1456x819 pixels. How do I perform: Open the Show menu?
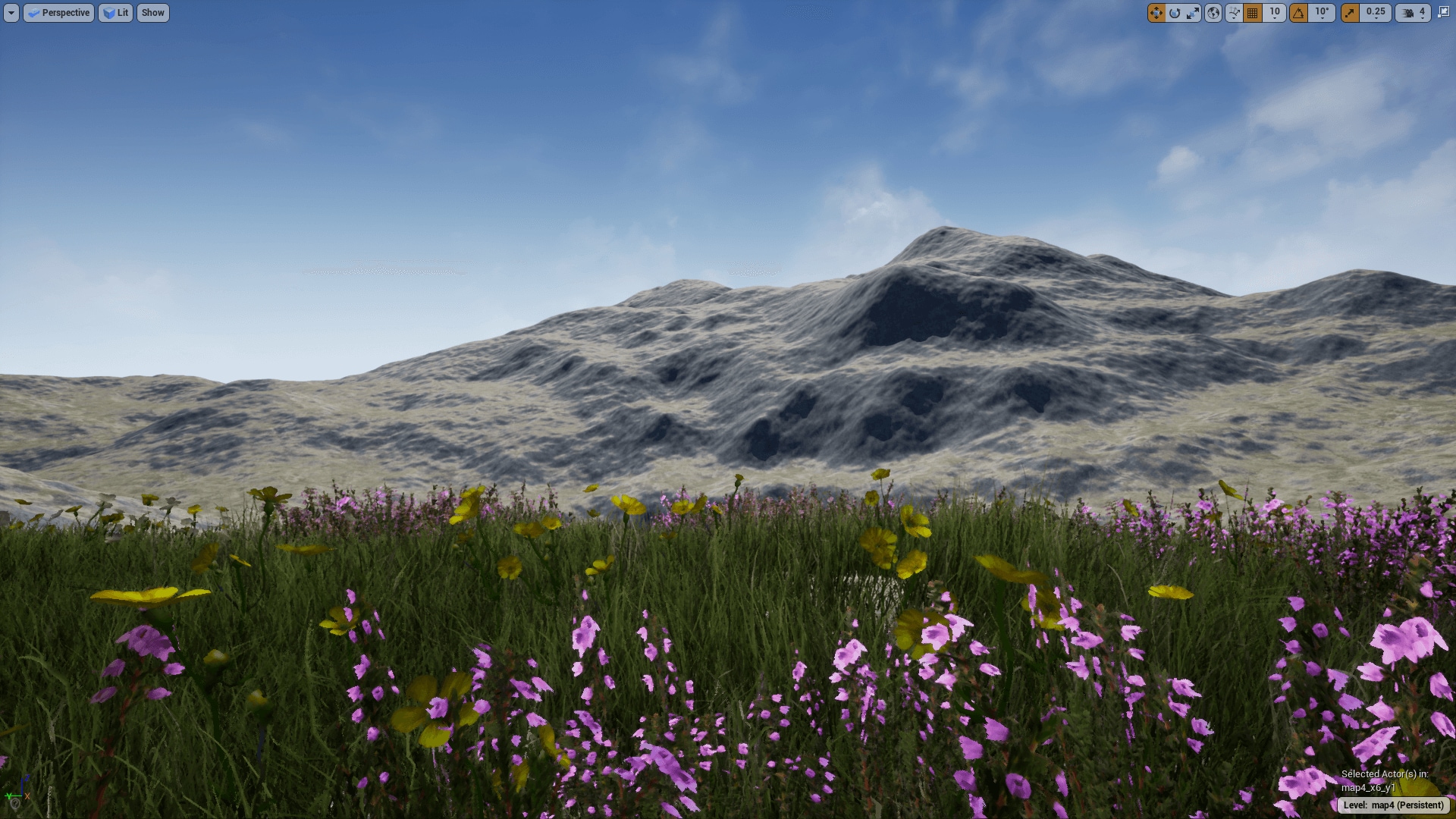tap(152, 12)
